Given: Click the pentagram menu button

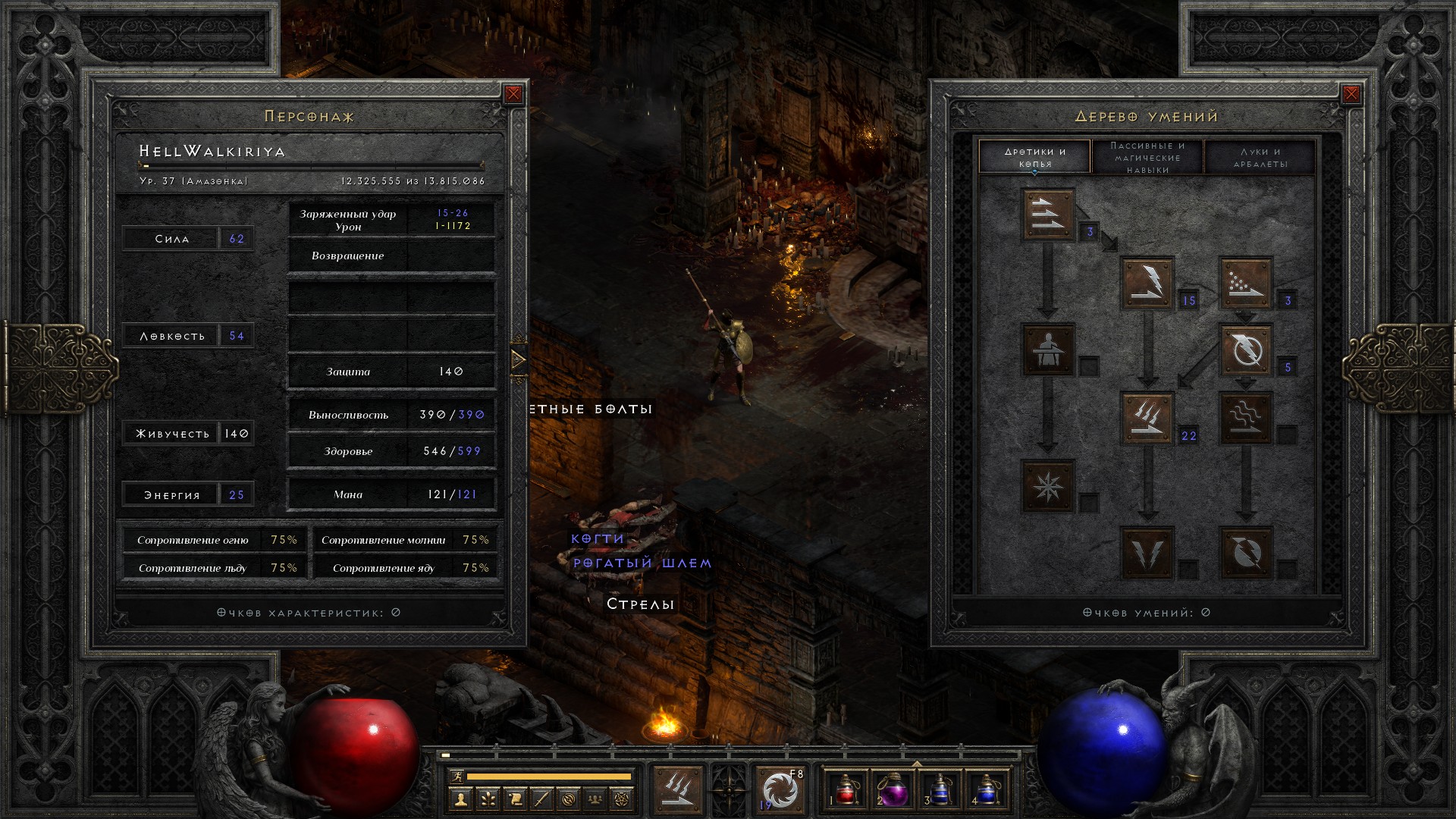Looking at the screenshot, I should (622, 799).
